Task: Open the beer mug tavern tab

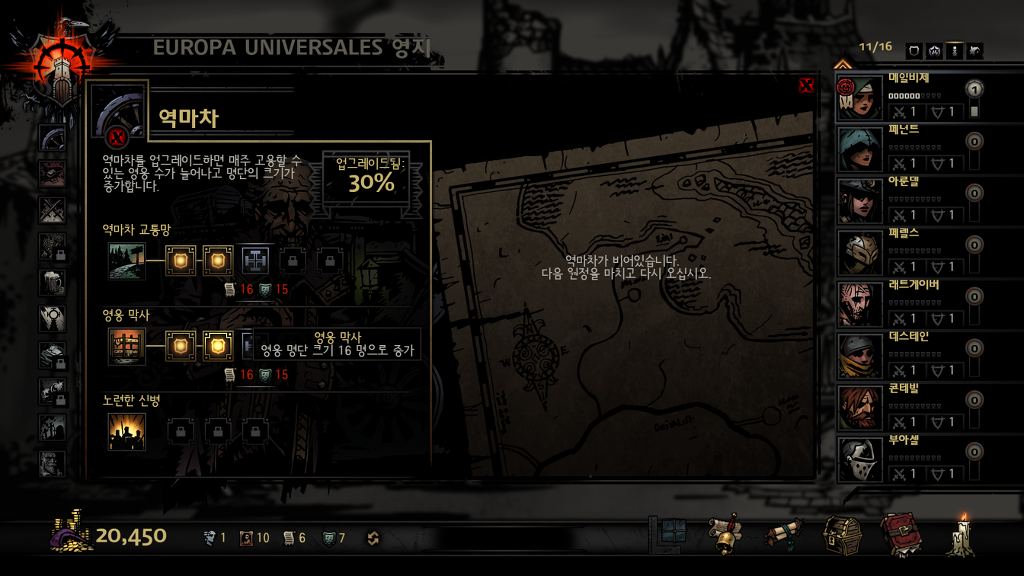Action: click(52, 283)
